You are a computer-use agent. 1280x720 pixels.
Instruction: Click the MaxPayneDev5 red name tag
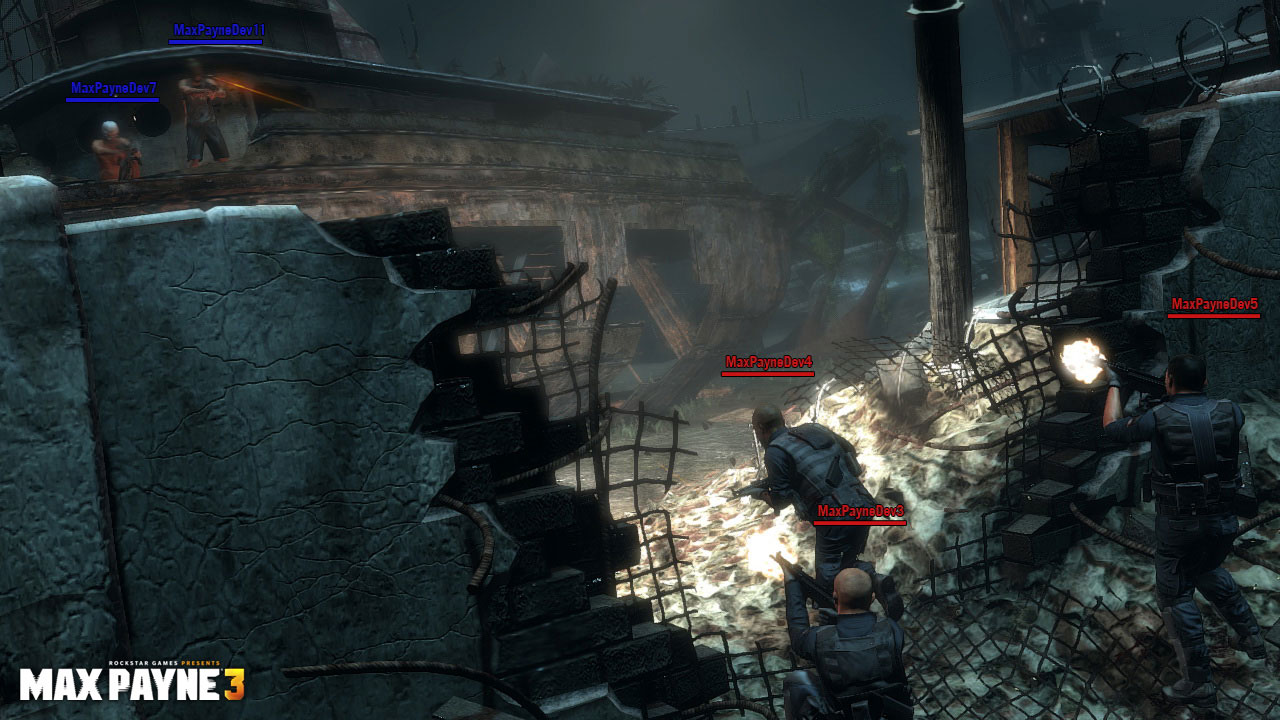1214,304
